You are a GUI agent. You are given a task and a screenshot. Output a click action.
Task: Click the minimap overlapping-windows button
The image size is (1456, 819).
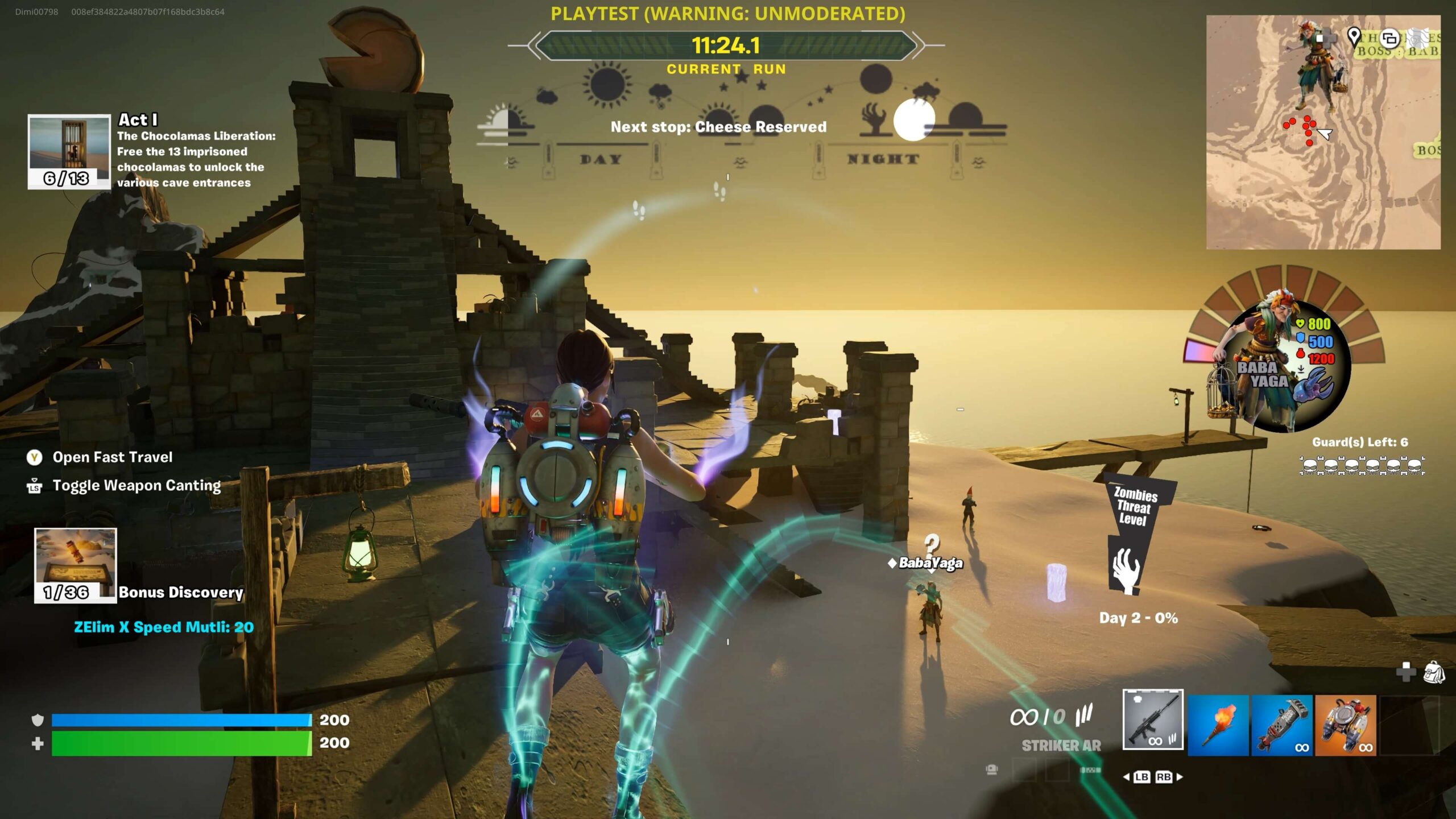[1390, 38]
